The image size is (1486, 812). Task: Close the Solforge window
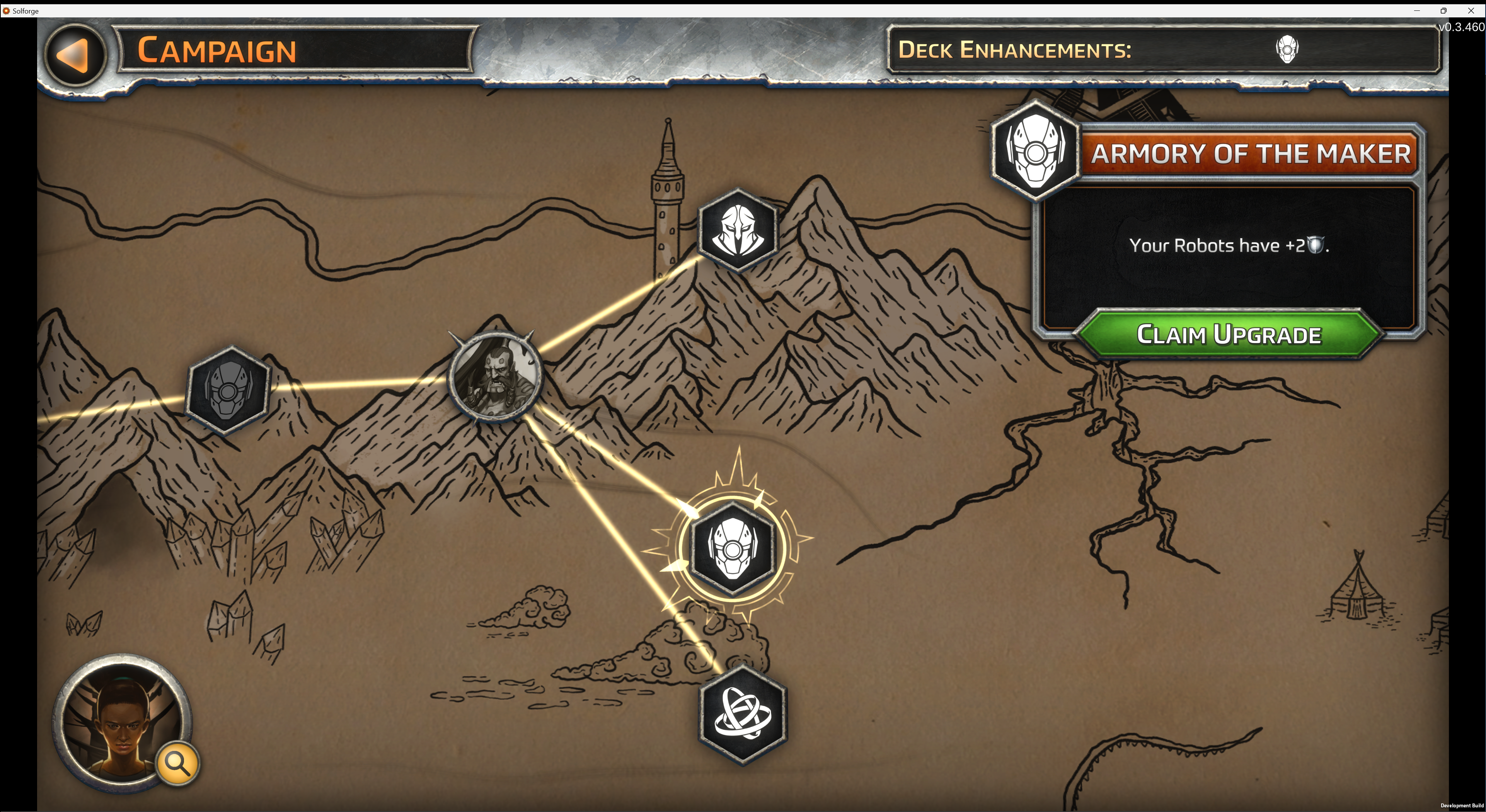tap(1471, 10)
